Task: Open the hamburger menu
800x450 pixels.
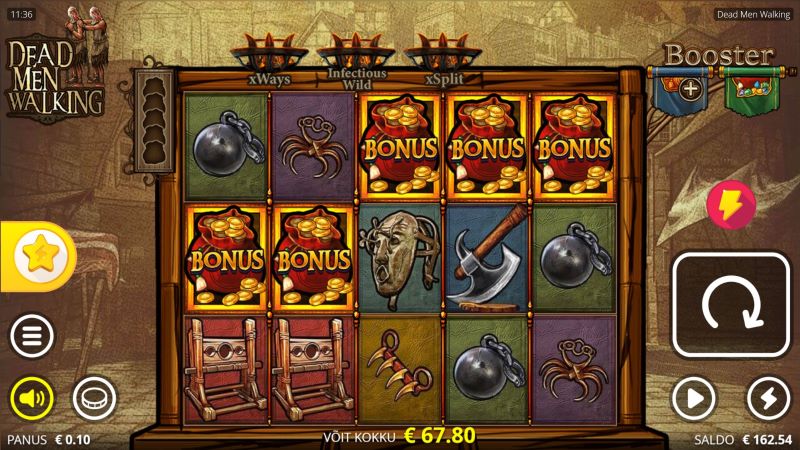Action: [x=32, y=337]
